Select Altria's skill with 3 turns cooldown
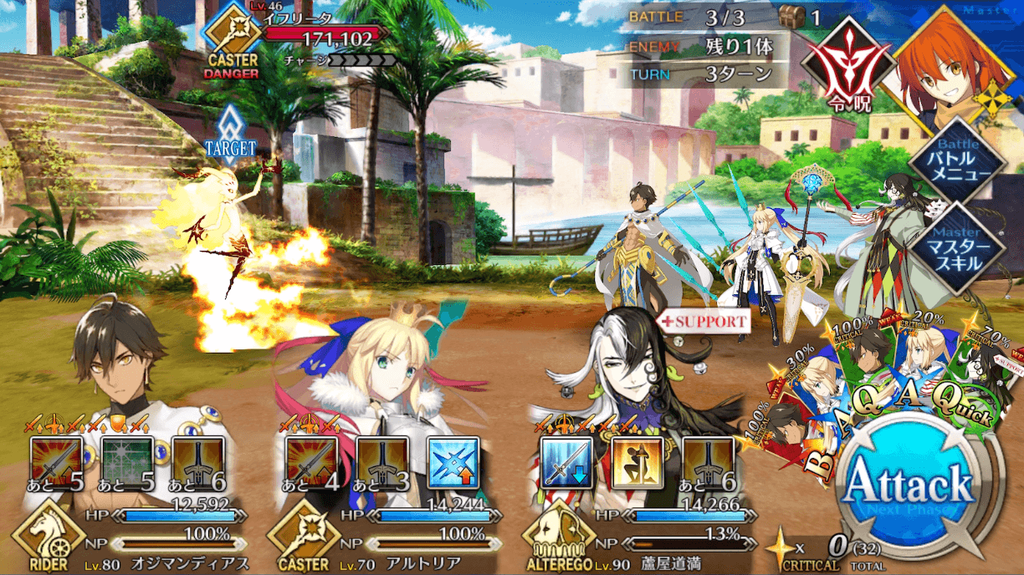The width and height of the screenshot is (1024, 575). 382,463
